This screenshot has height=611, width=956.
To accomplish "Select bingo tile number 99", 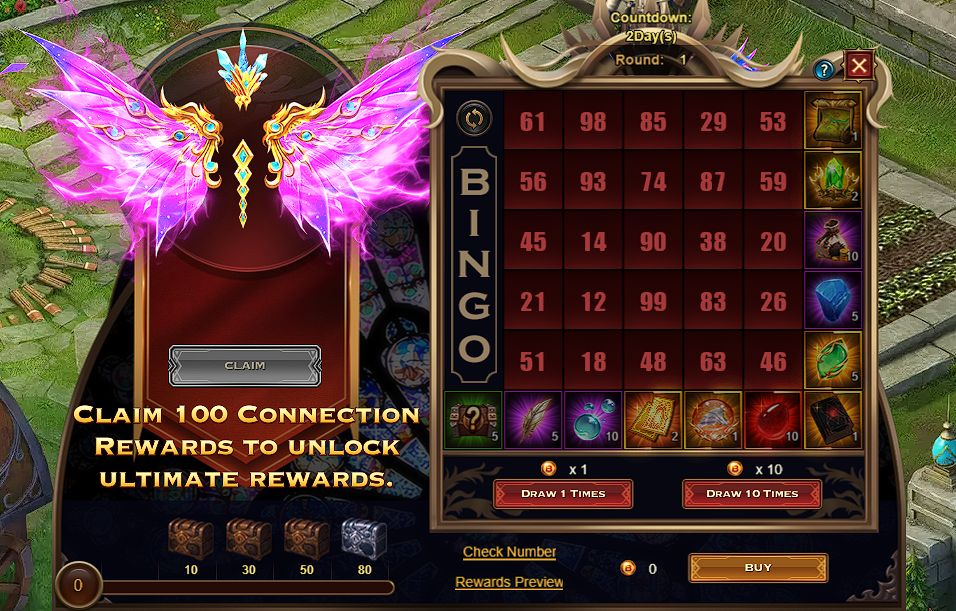I will click(x=653, y=300).
